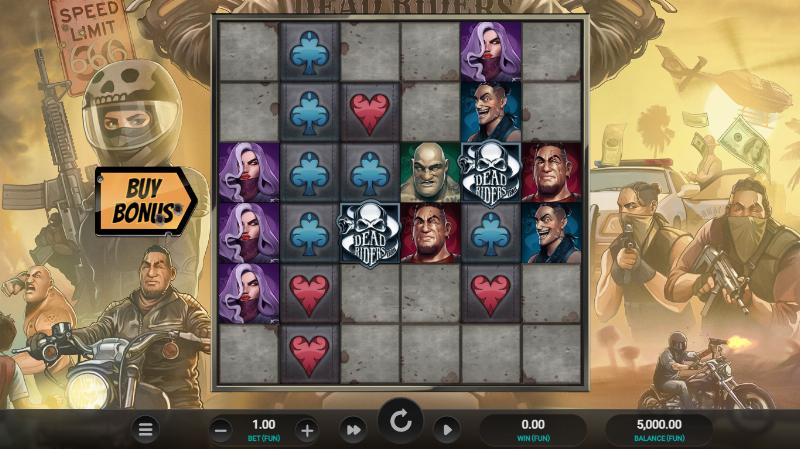Open the Buy Bonus feature
Image resolution: width=800 pixels, height=449 pixels.
coord(144,200)
